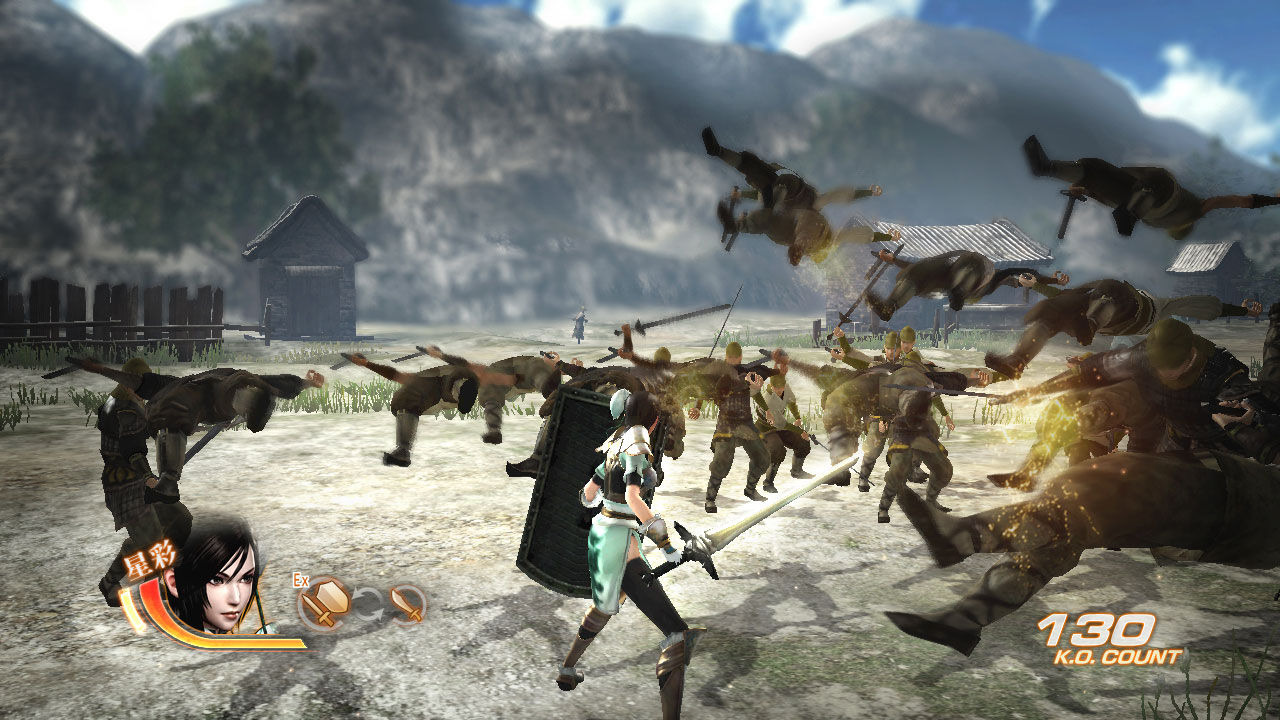Image resolution: width=1280 pixels, height=720 pixels.
Task: Click the weapon swap arrows icon
Action: click(x=368, y=603)
